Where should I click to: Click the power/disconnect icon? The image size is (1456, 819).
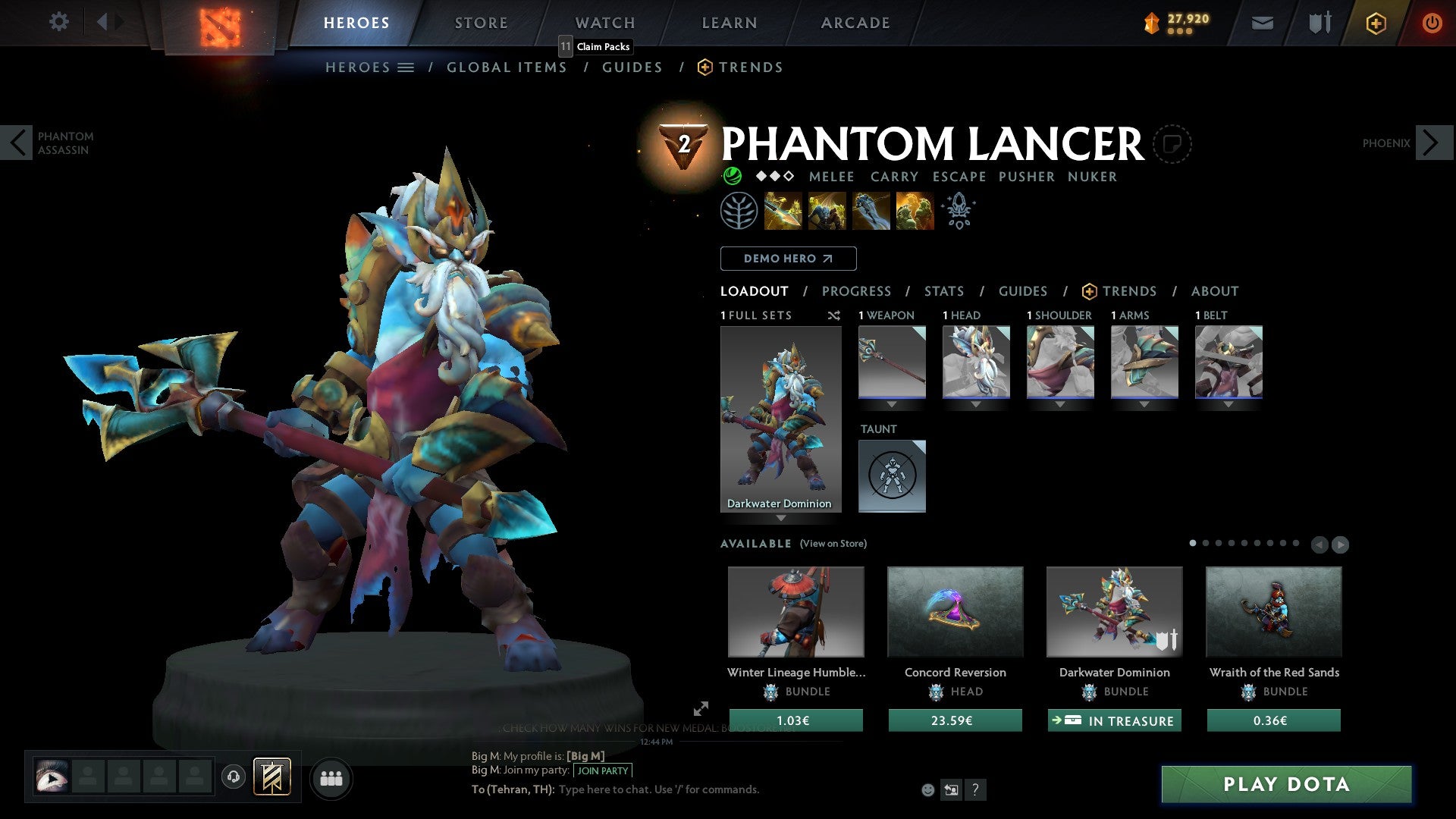click(x=1432, y=23)
